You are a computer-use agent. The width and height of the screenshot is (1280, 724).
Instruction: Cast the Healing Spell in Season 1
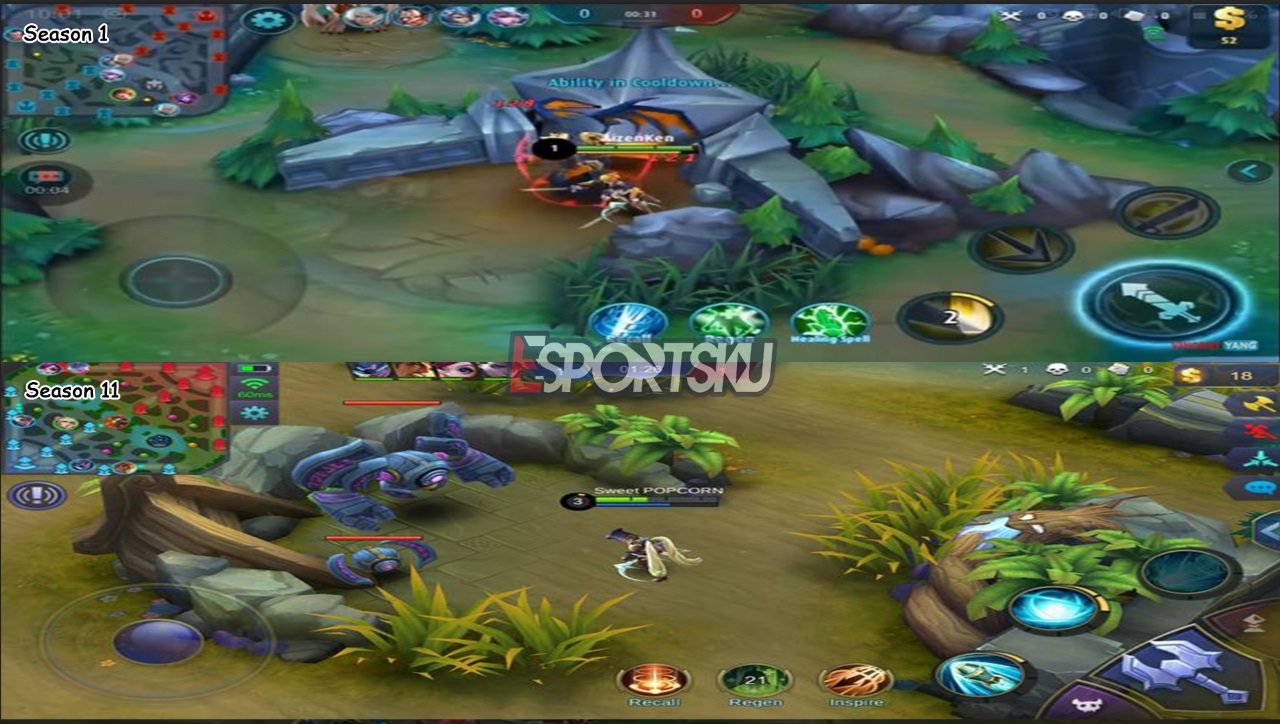(x=830, y=322)
